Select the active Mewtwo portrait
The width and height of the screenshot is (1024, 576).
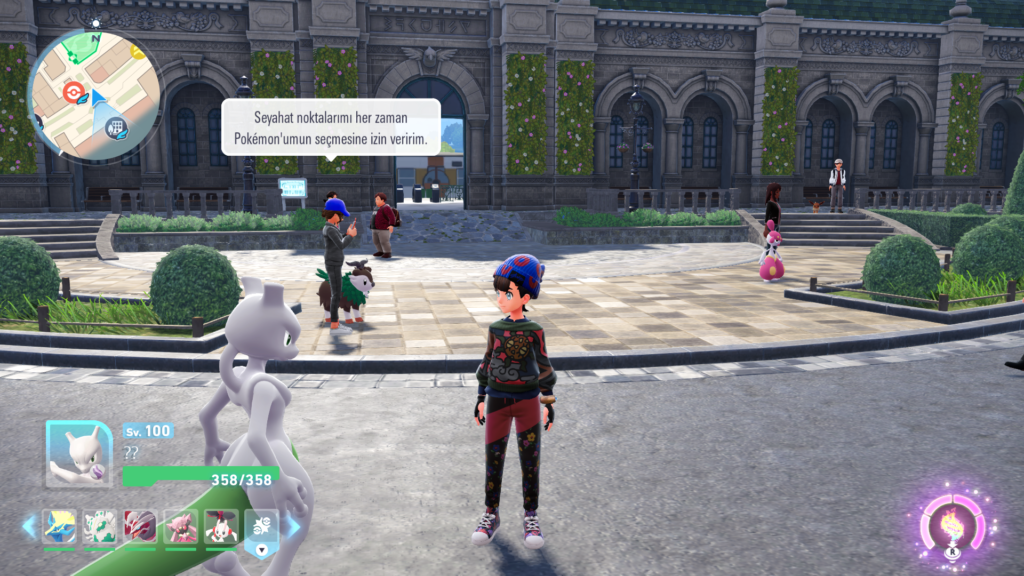point(79,453)
